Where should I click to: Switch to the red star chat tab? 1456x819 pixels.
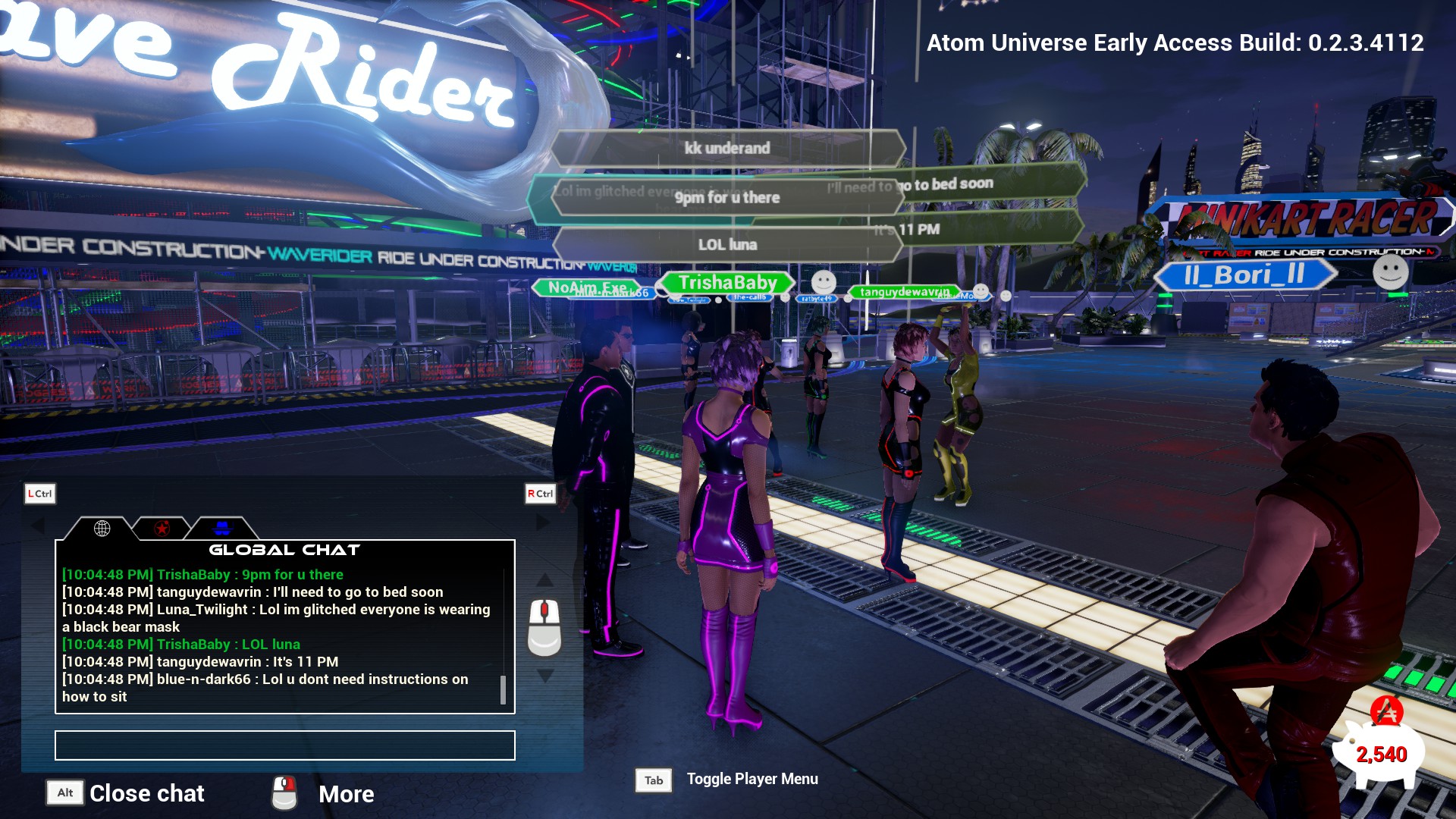(162, 529)
